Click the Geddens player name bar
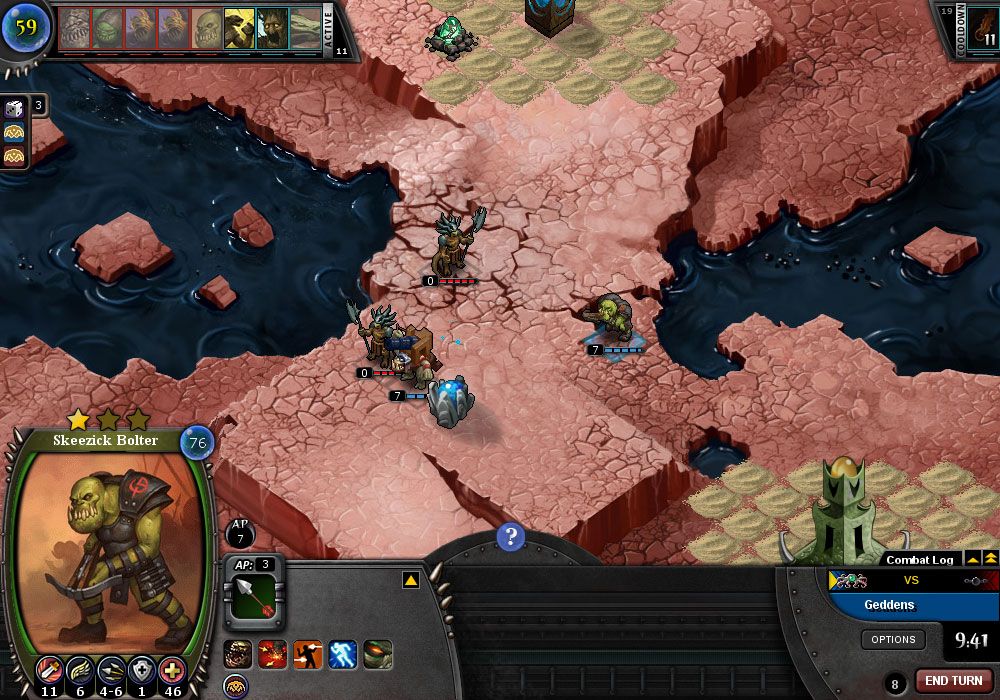This screenshot has width=1000, height=700. [x=913, y=605]
